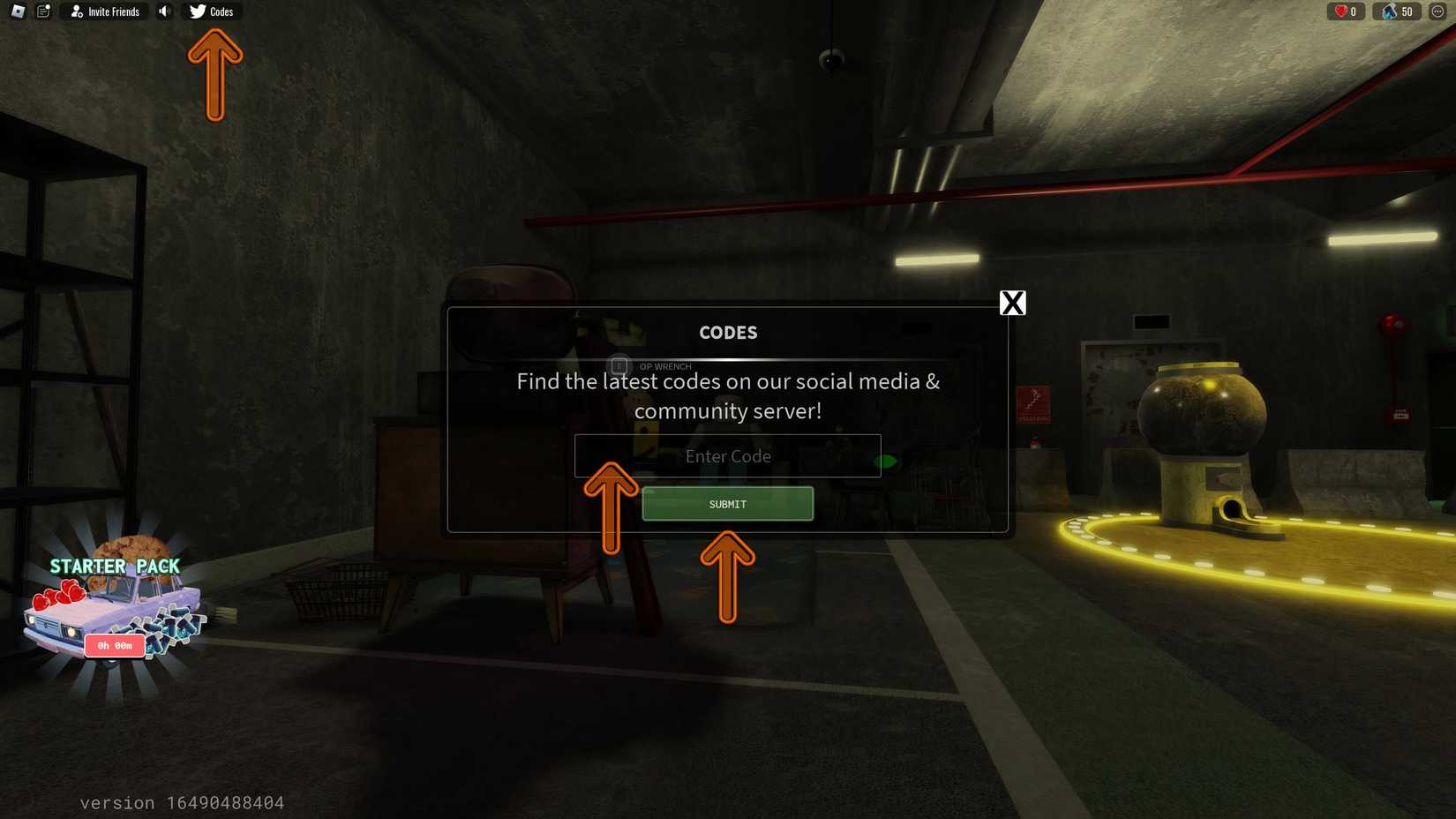Screen dimensions: 1456x819
Task: Toggle the gem balance display
Action: point(1397,11)
